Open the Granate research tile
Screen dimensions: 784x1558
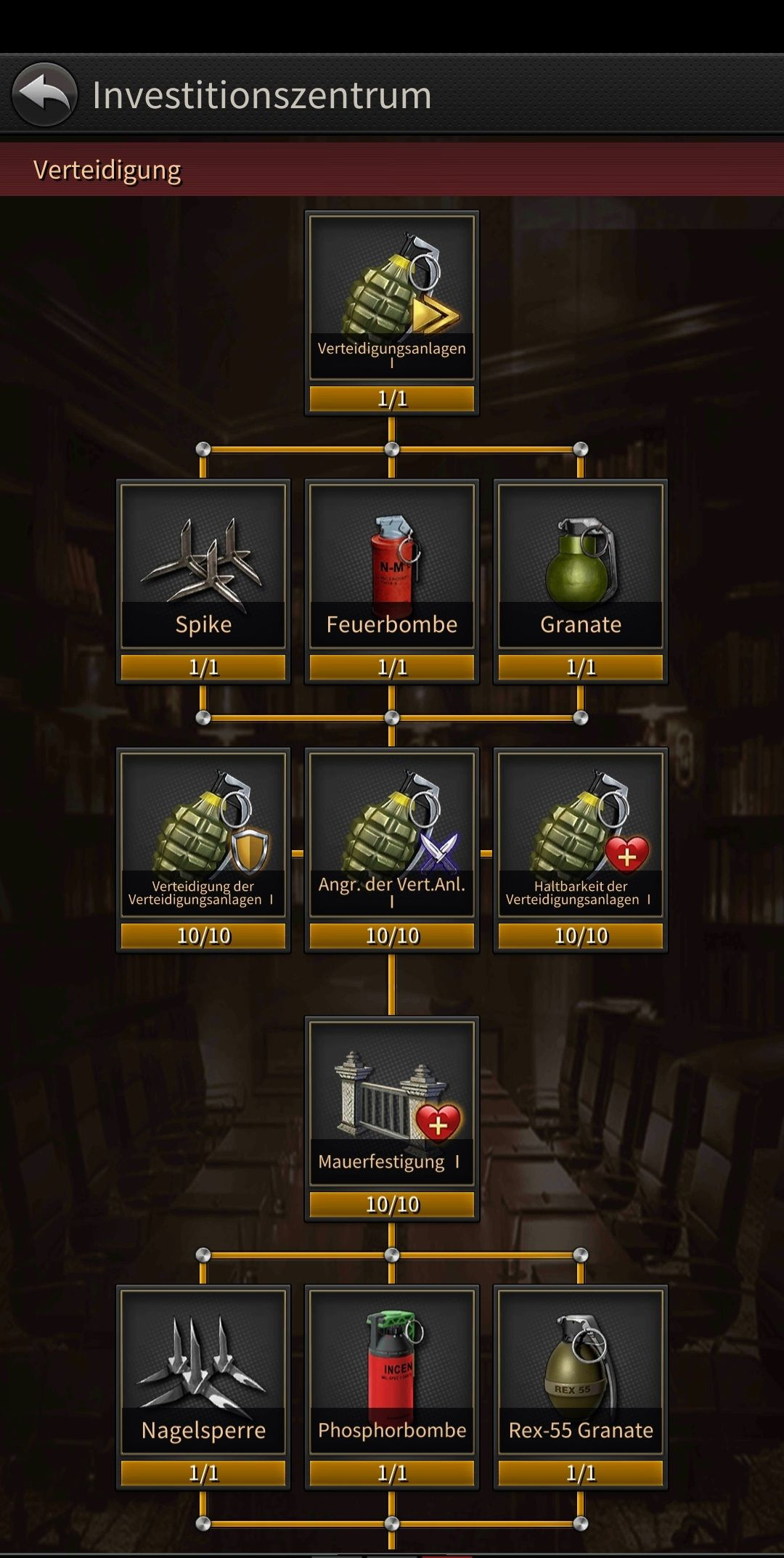pos(581,566)
